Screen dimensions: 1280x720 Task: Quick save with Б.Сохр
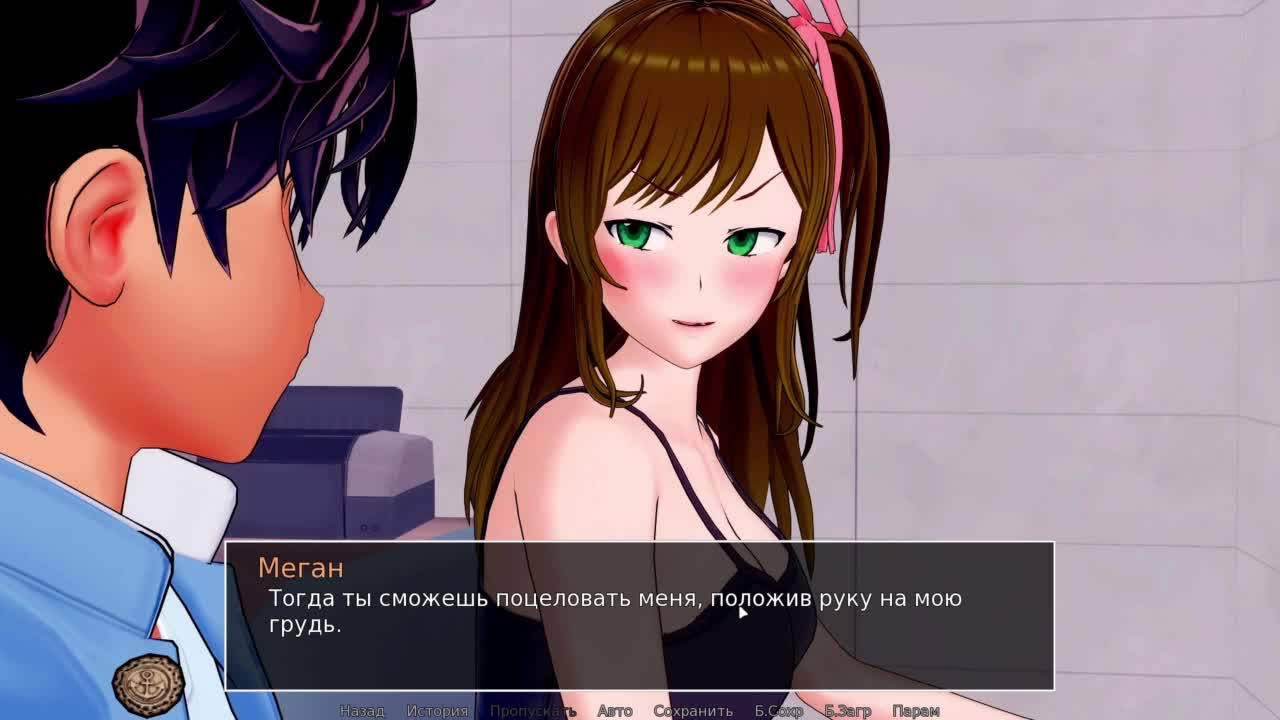779,711
